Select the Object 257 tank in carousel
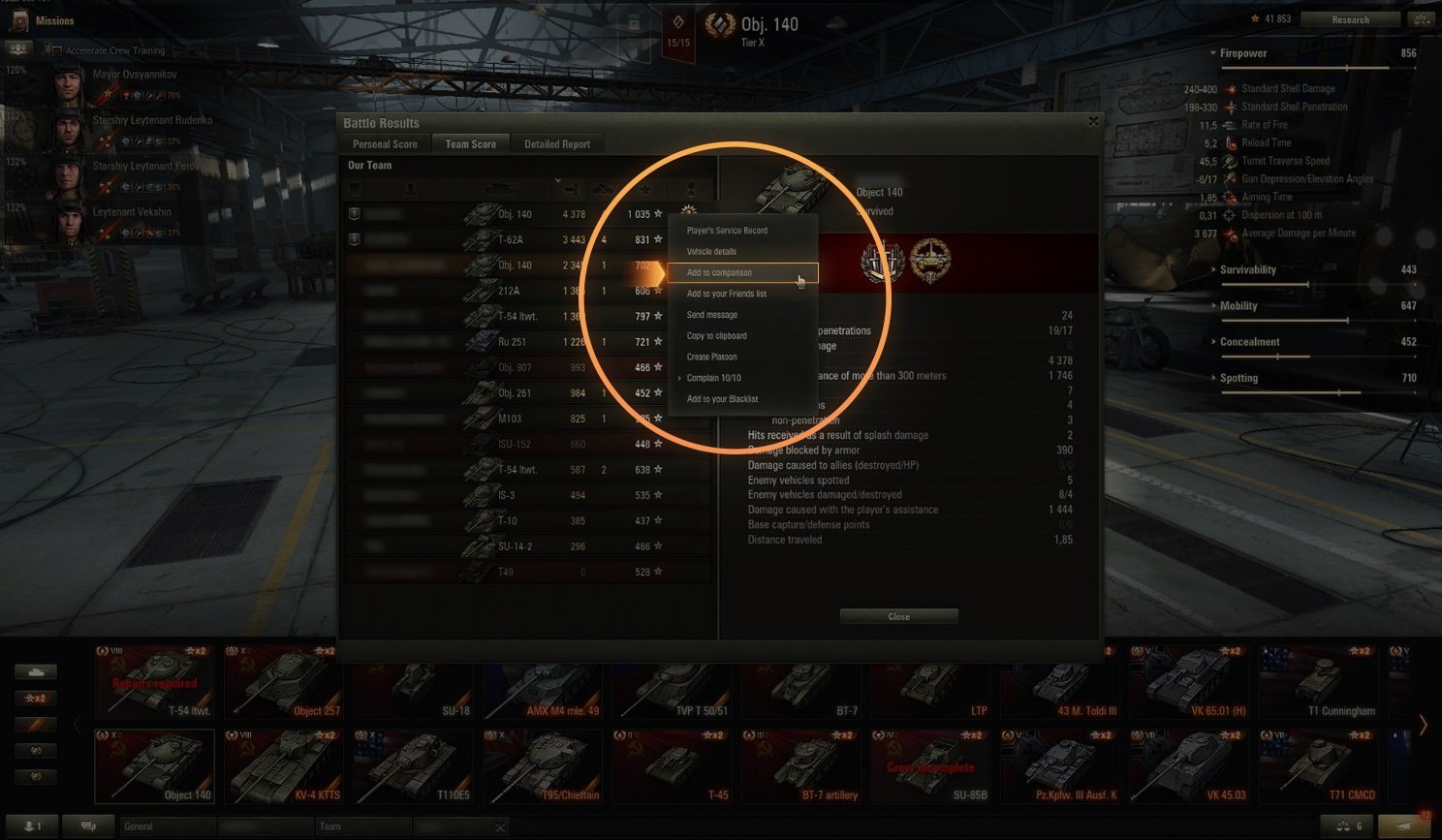The image size is (1442, 840). 284,682
